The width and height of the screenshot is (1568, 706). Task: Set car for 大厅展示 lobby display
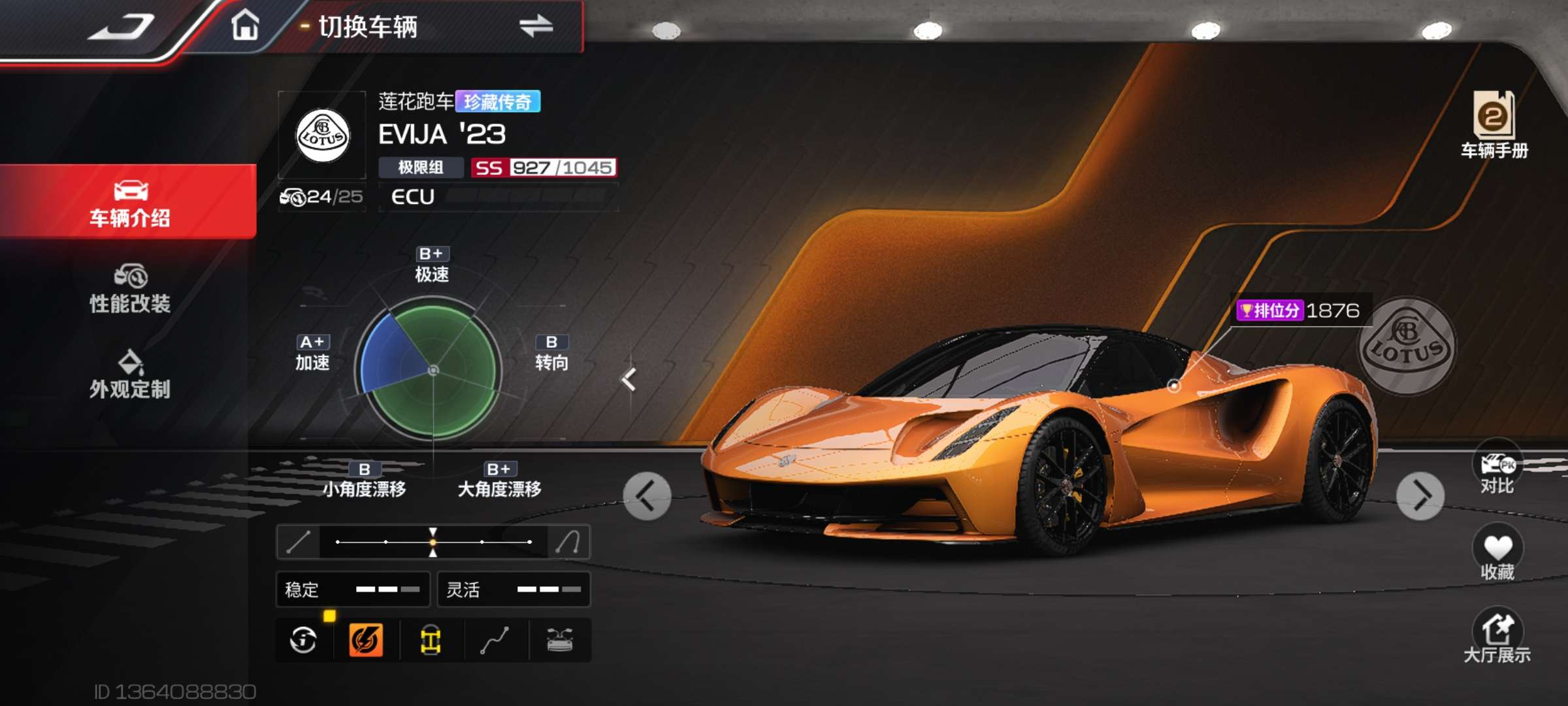click(x=1497, y=637)
